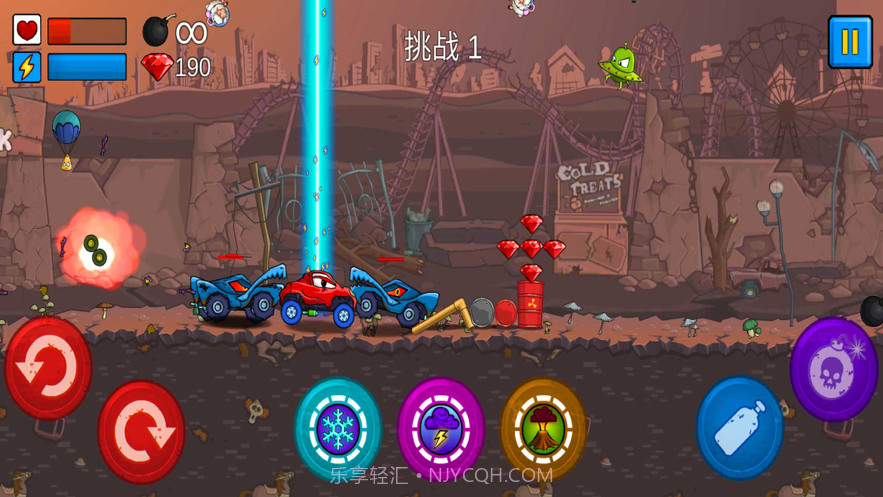The height and width of the screenshot is (497, 883).
Task: Drop a bomb with the purple skull button
Action: (x=834, y=369)
